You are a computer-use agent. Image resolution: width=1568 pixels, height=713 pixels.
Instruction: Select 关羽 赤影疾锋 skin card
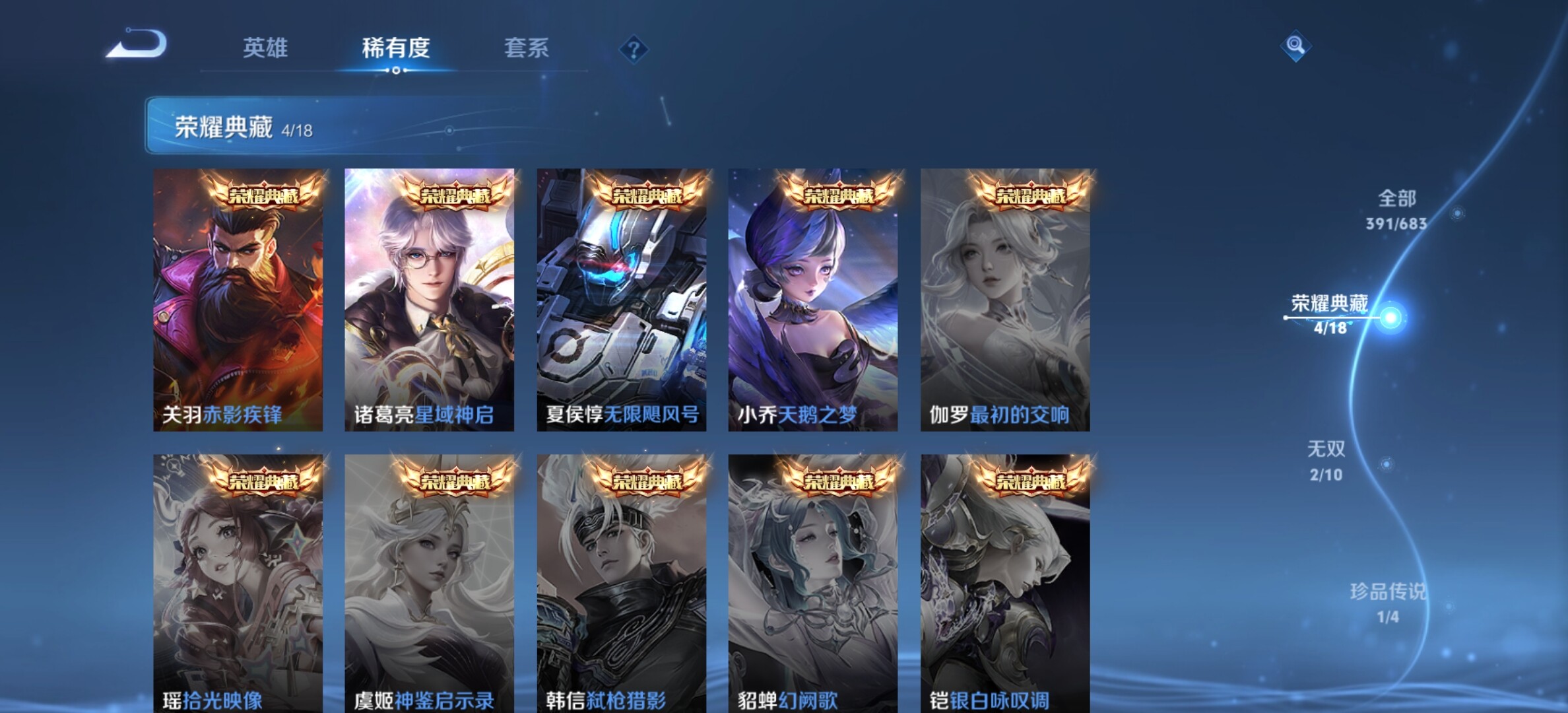pos(238,300)
